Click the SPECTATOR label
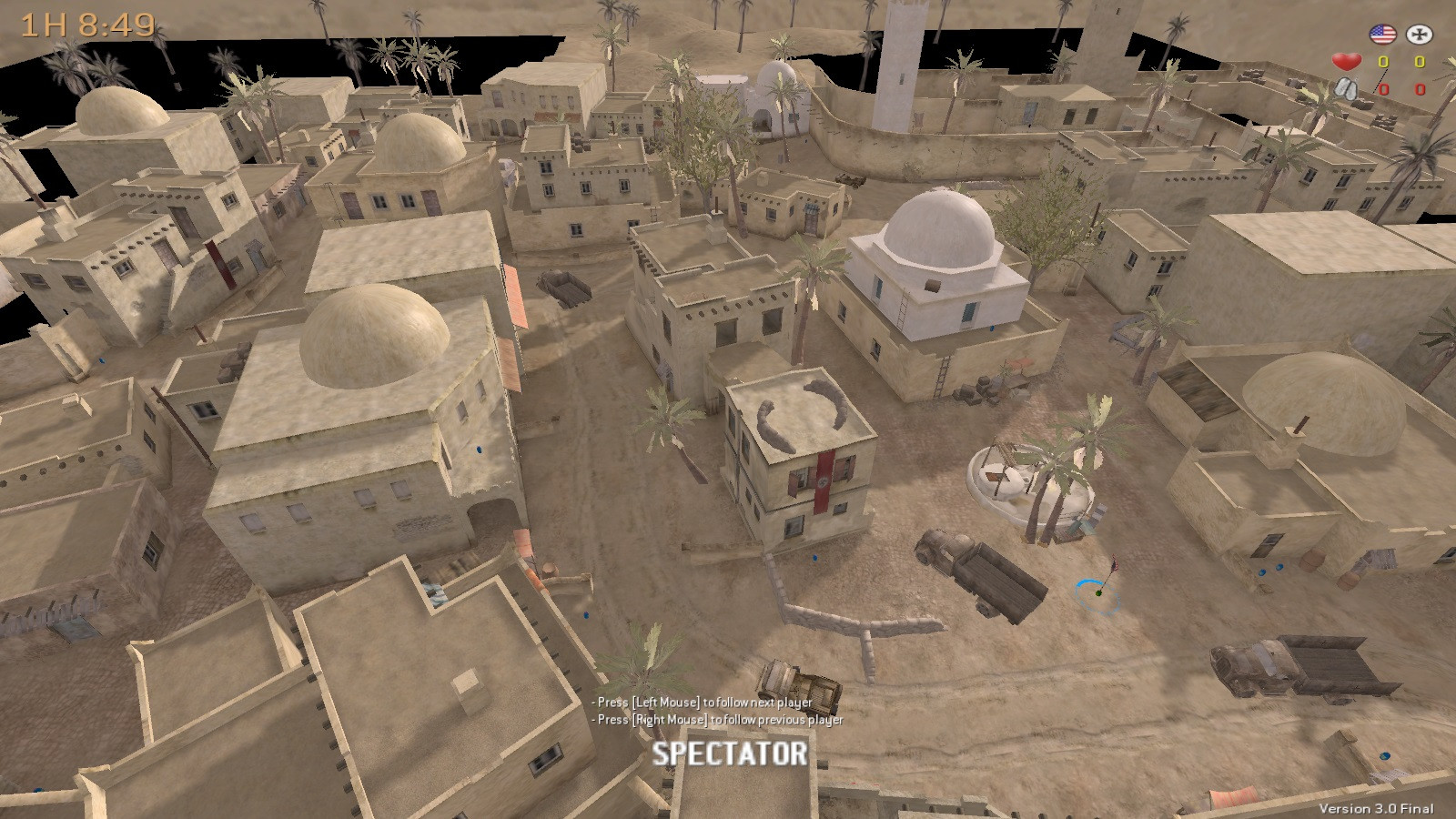 (728, 753)
